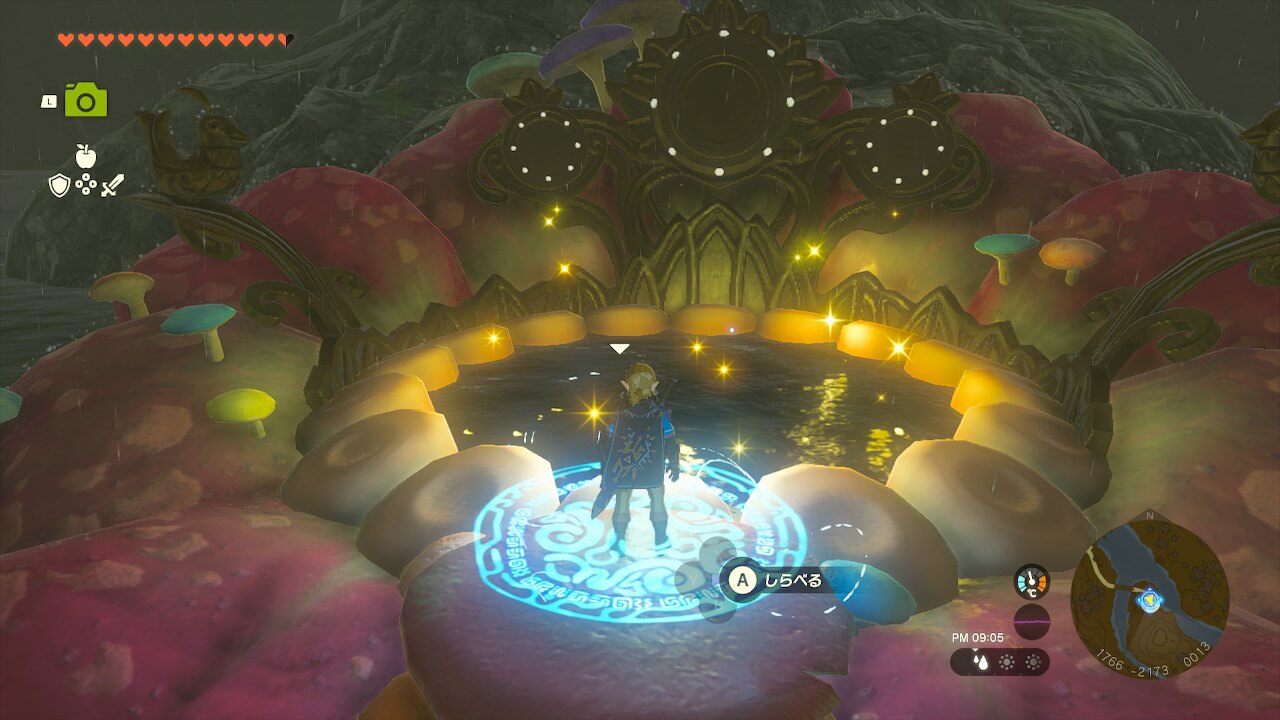Choose the shield quick-select icon
Viewport: 1280px width, 720px height.
pyautogui.click(x=59, y=185)
